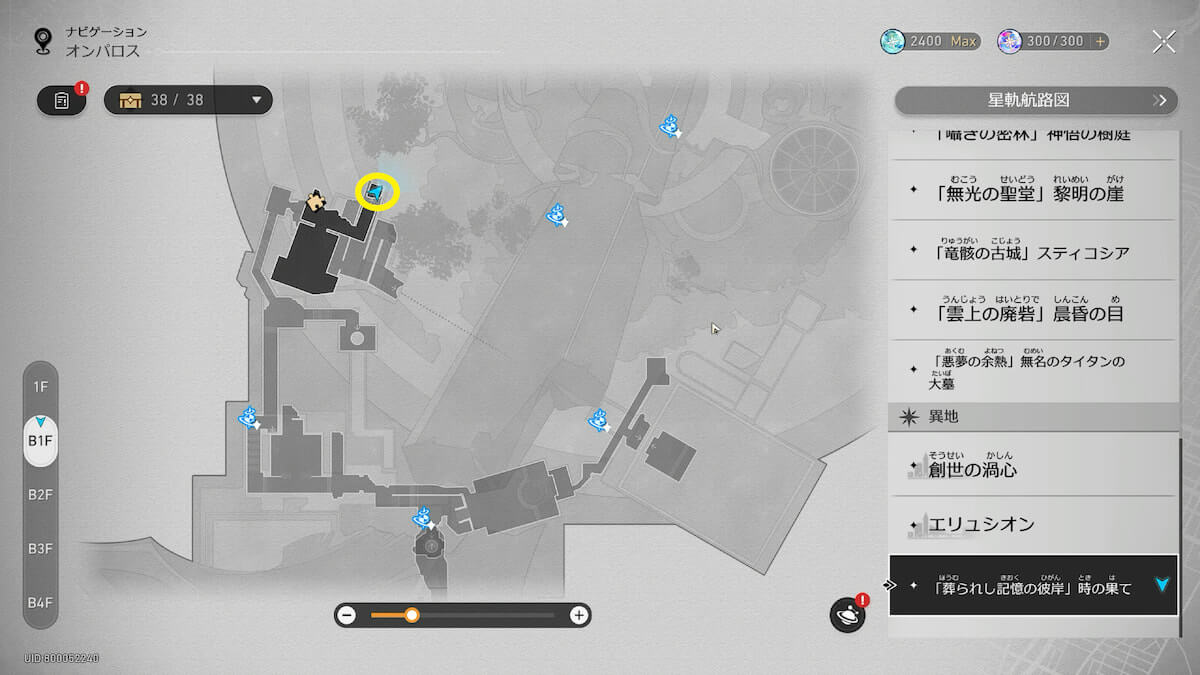
Task: Click the yellow-circled blue map marker
Action: pos(376,191)
